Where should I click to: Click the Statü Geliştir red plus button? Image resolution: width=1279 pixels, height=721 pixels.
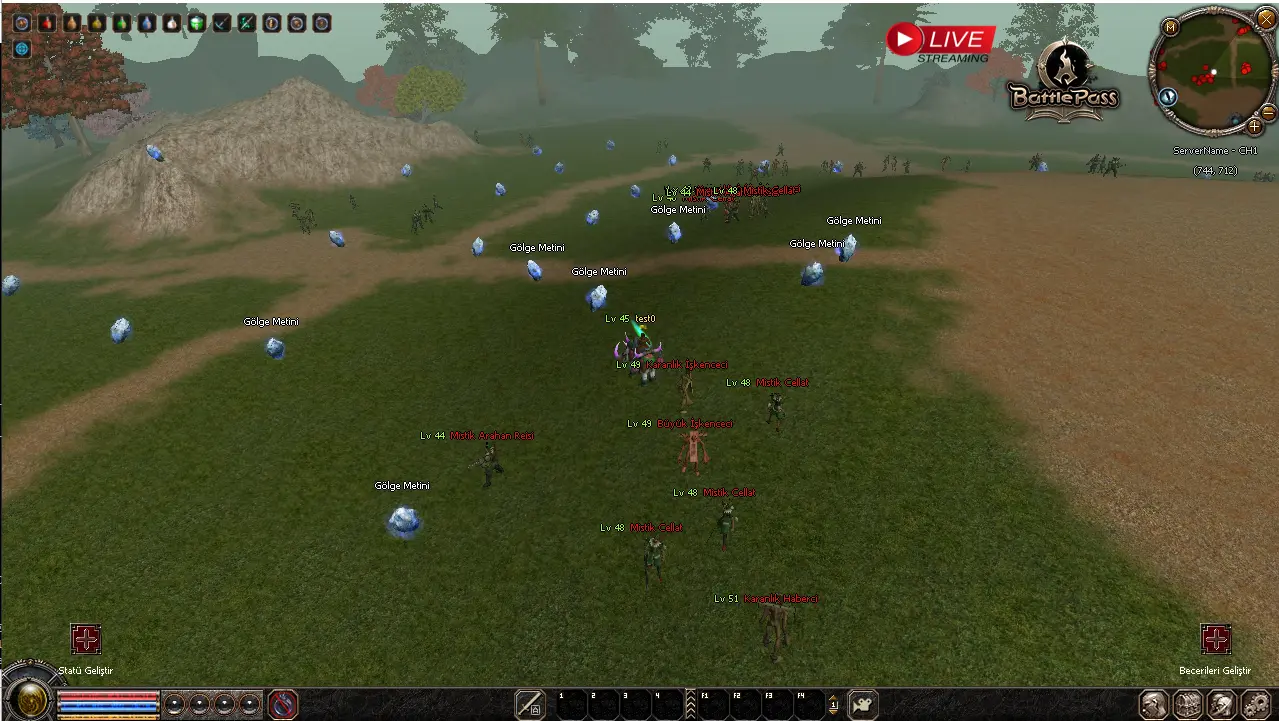[86, 639]
